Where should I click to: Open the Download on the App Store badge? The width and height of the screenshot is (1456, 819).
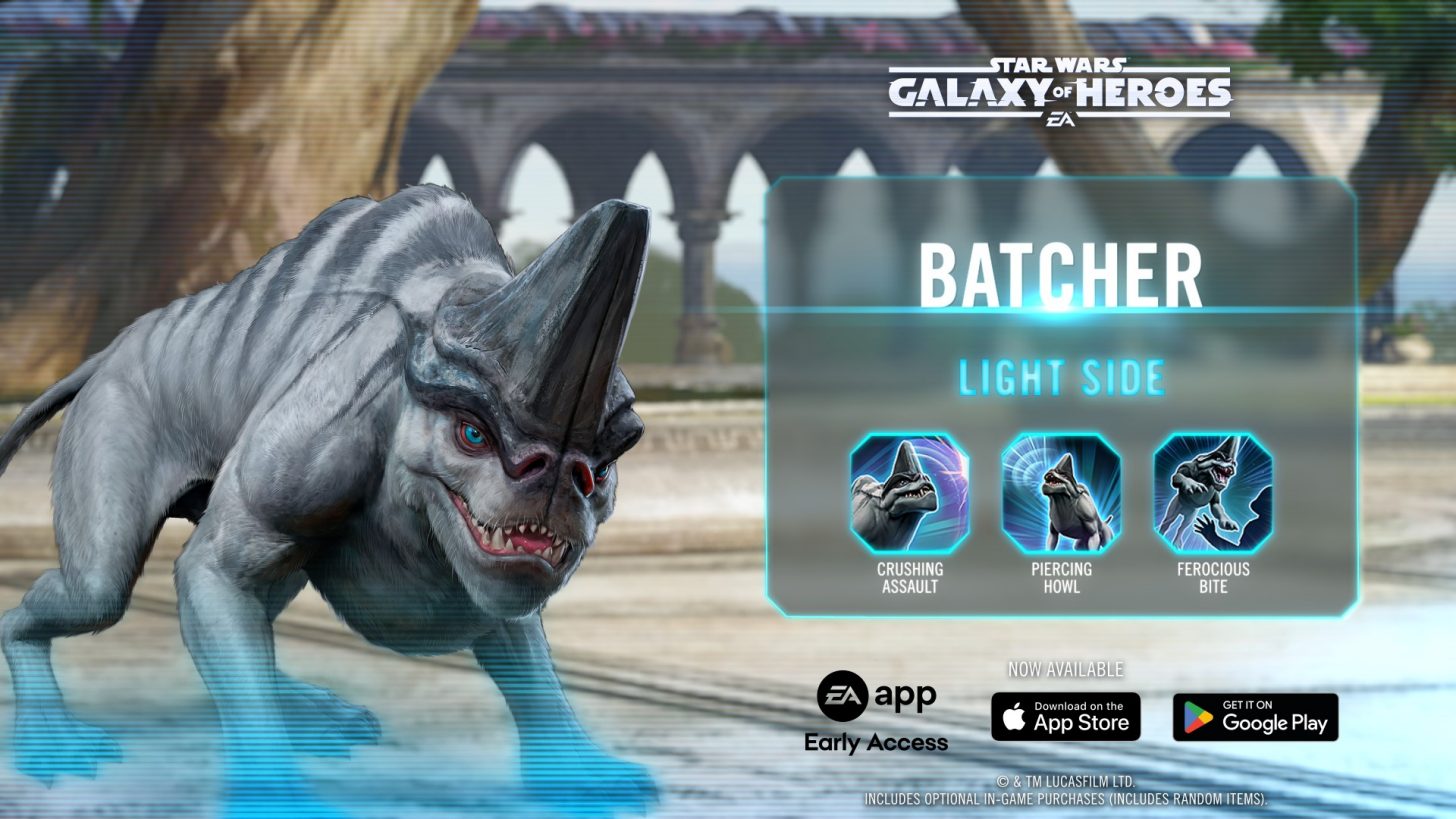click(x=1065, y=716)
